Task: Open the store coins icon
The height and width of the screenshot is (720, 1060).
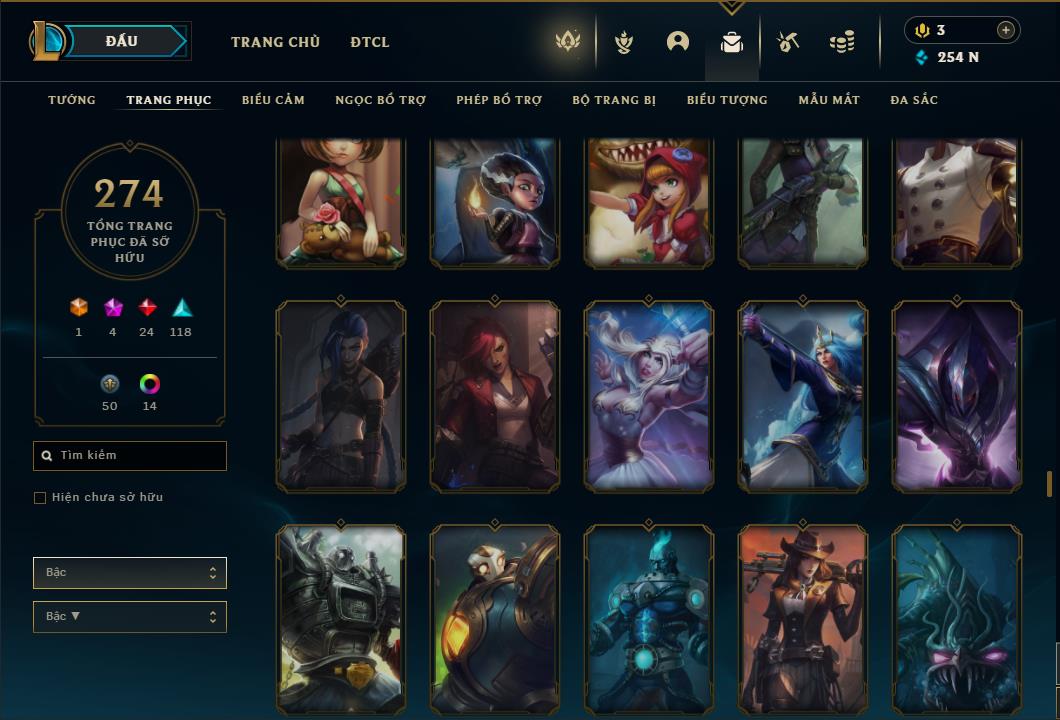Action: [842, 42]
